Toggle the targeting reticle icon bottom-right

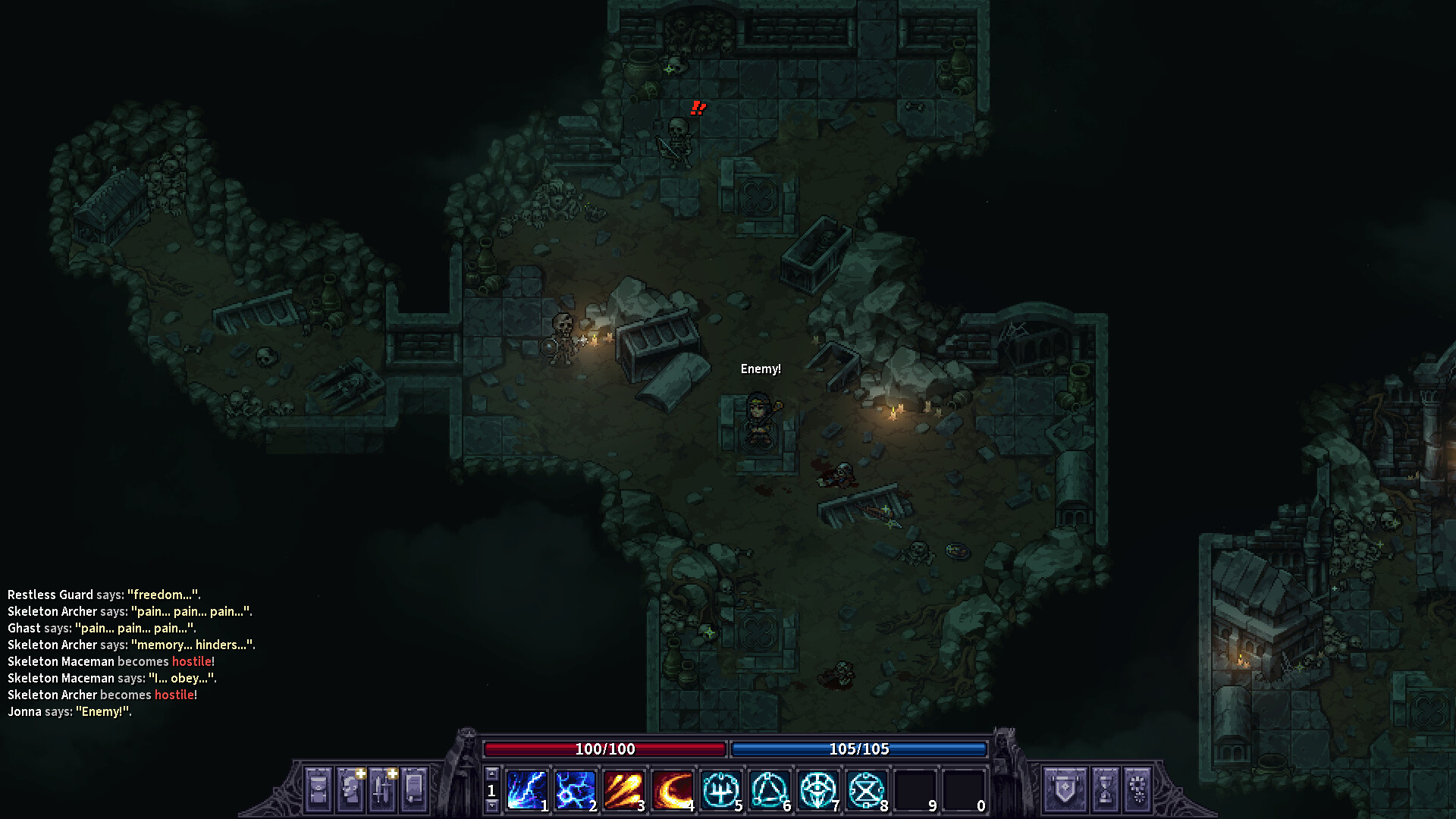[x=1137, y=789]
